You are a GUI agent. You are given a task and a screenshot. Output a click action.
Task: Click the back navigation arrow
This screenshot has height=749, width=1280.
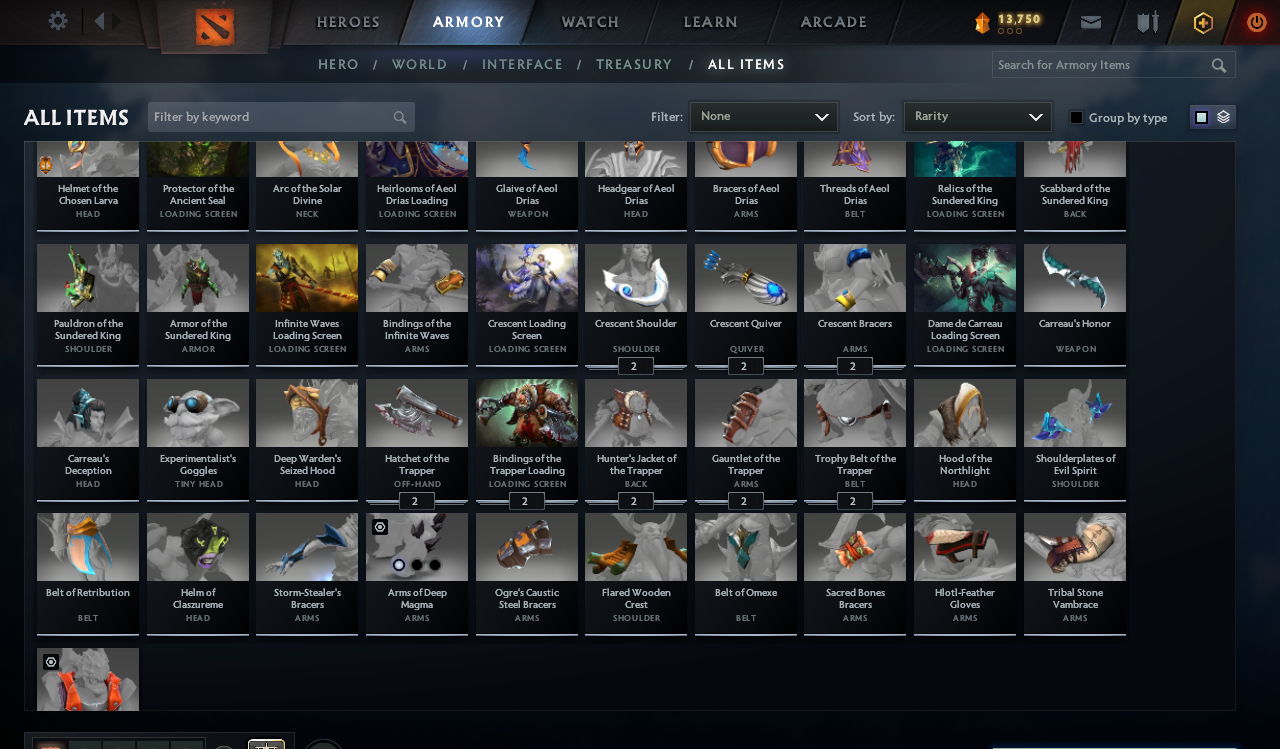tap(98, 19)
